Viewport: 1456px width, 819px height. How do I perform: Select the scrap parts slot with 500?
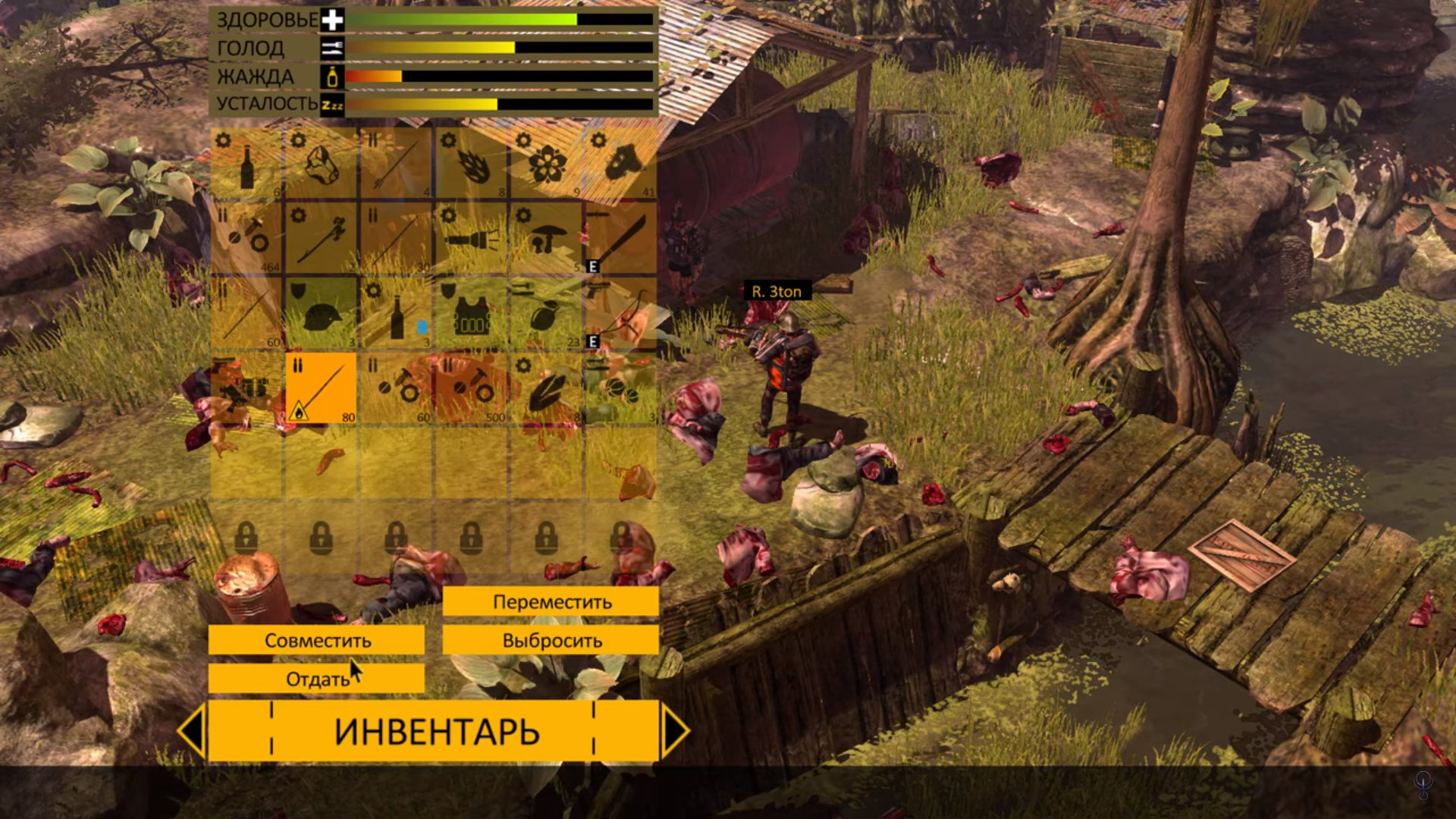472,388
